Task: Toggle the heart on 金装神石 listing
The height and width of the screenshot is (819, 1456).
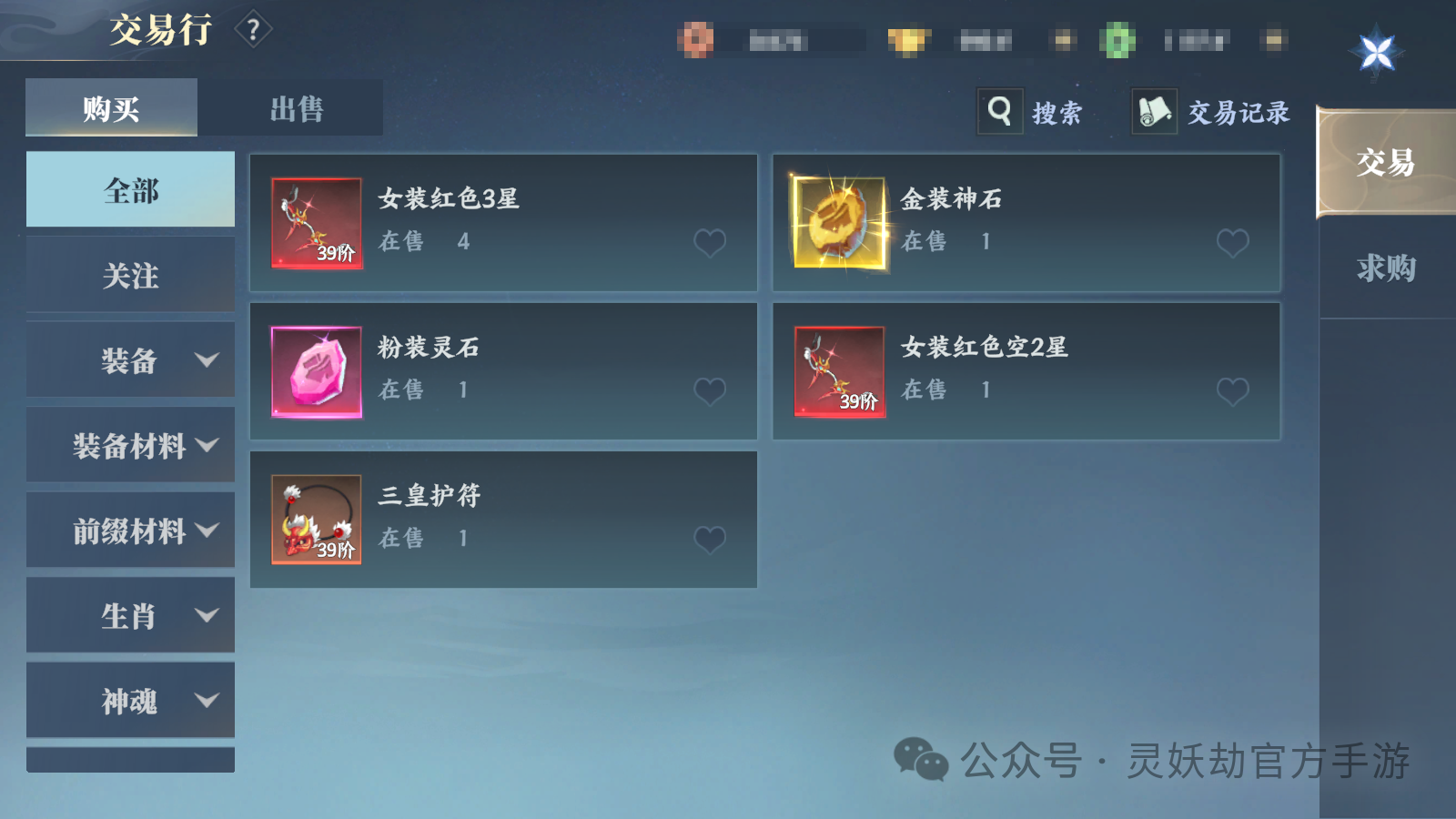Action: pos(1233,242)
